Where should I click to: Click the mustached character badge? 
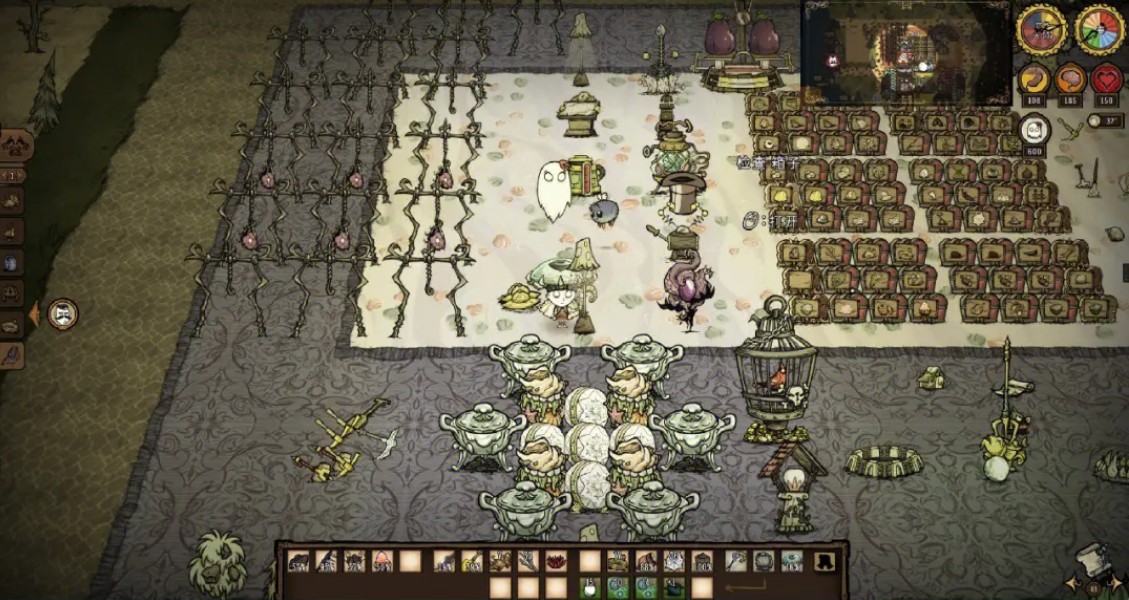pyautogui.click(x=63, y=314)
